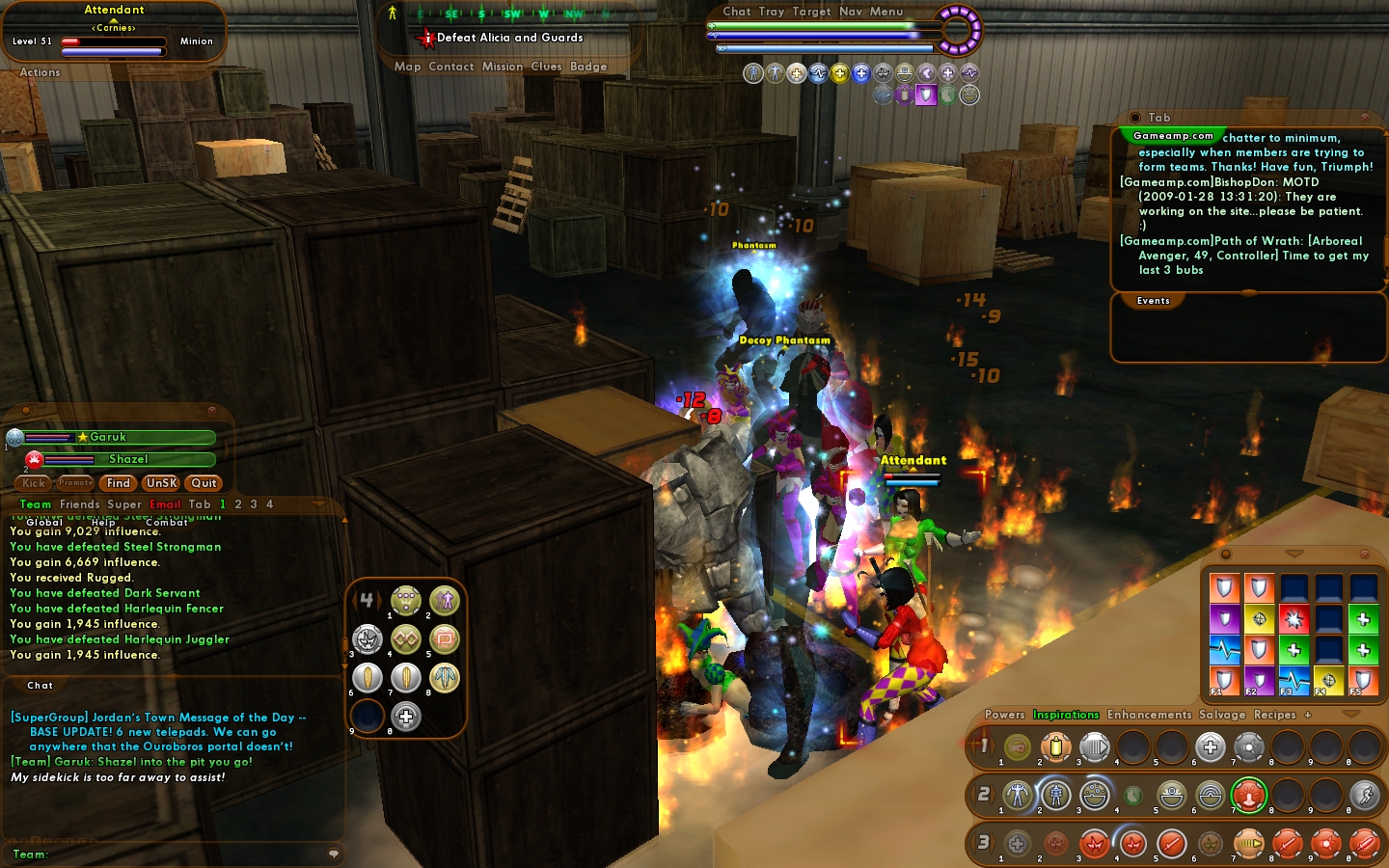Switch to the Inspirations tab

pos(1066,715)
